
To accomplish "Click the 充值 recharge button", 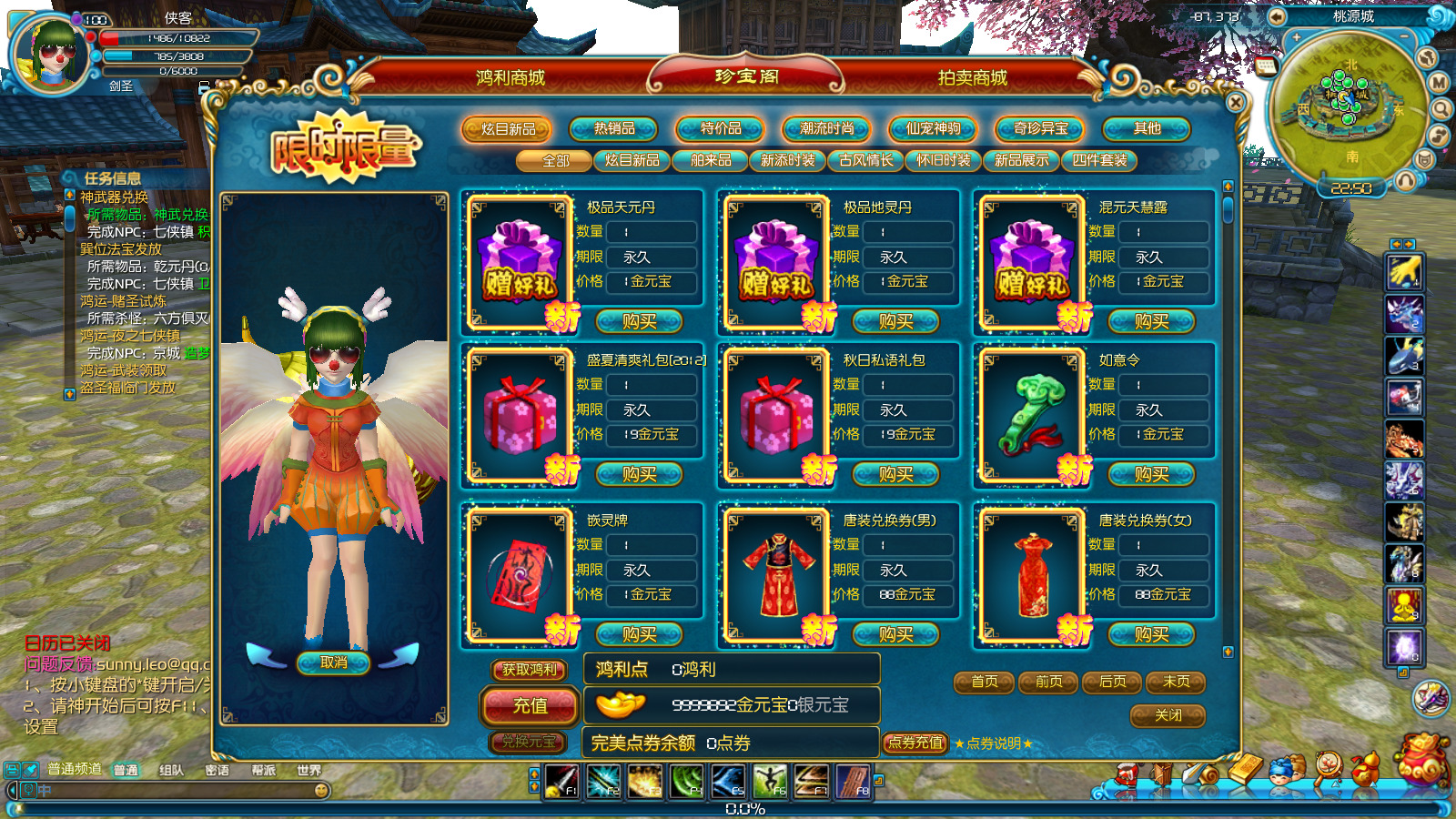I will coord(530,705).
